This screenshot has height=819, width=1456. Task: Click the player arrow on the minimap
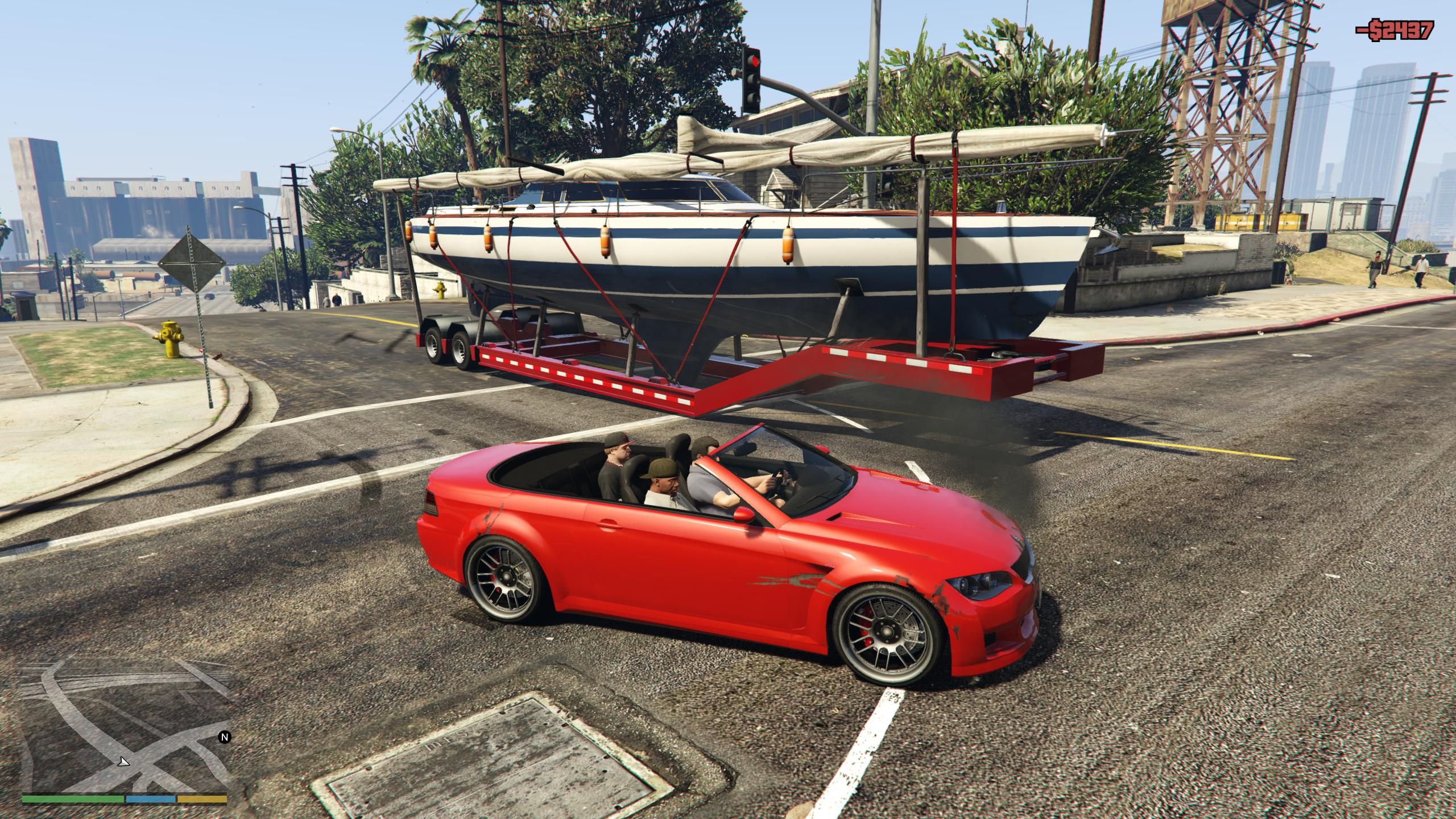(x=123, y=762)
